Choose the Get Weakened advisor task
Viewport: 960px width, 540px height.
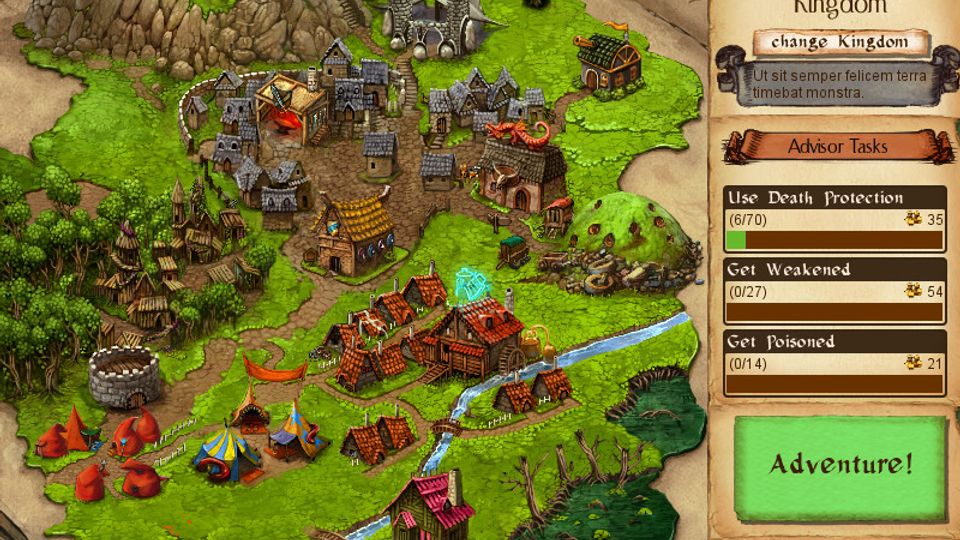tap(834, 290)
